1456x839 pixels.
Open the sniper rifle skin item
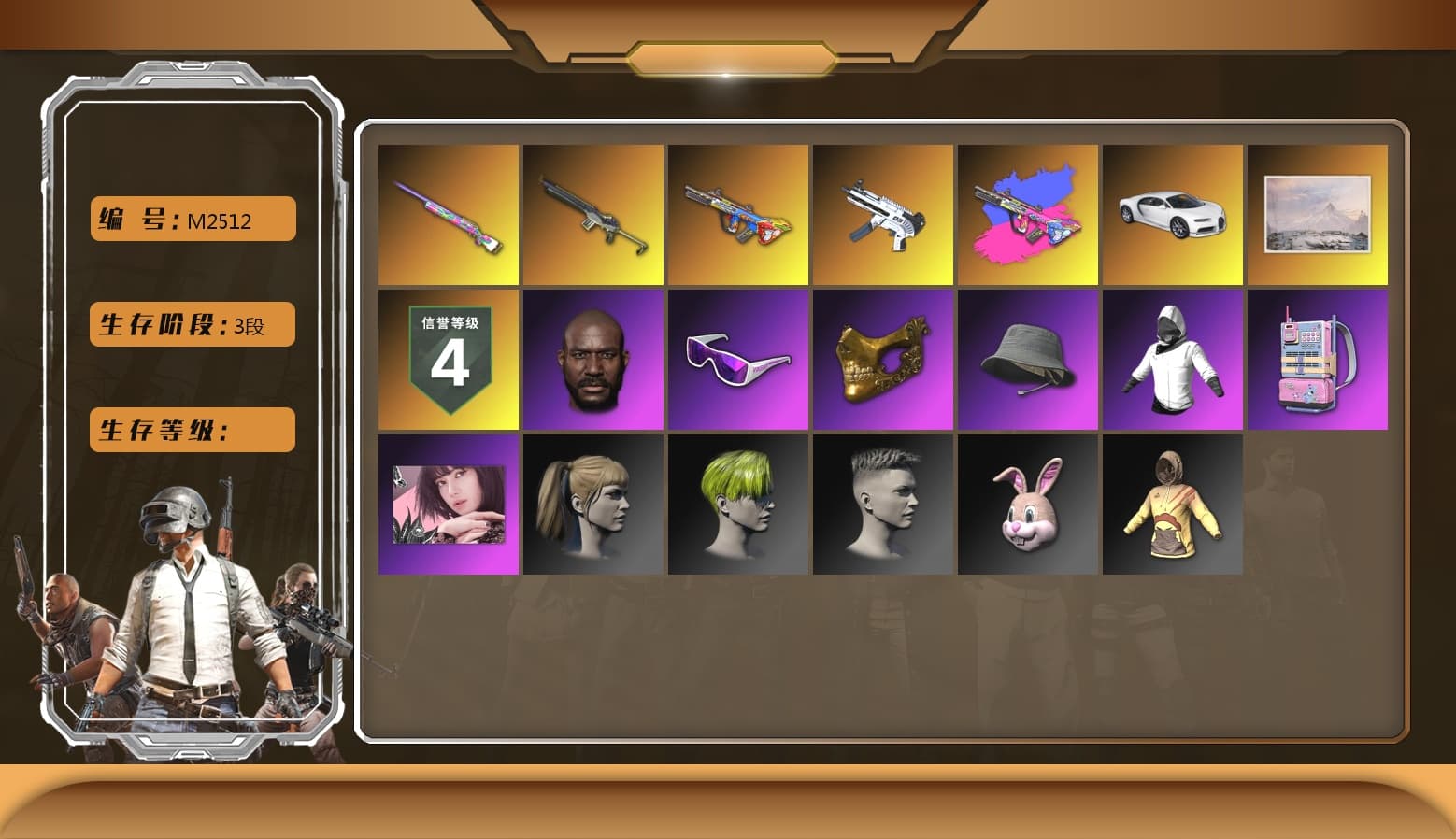pyautogui.click(x=592, y=215)
